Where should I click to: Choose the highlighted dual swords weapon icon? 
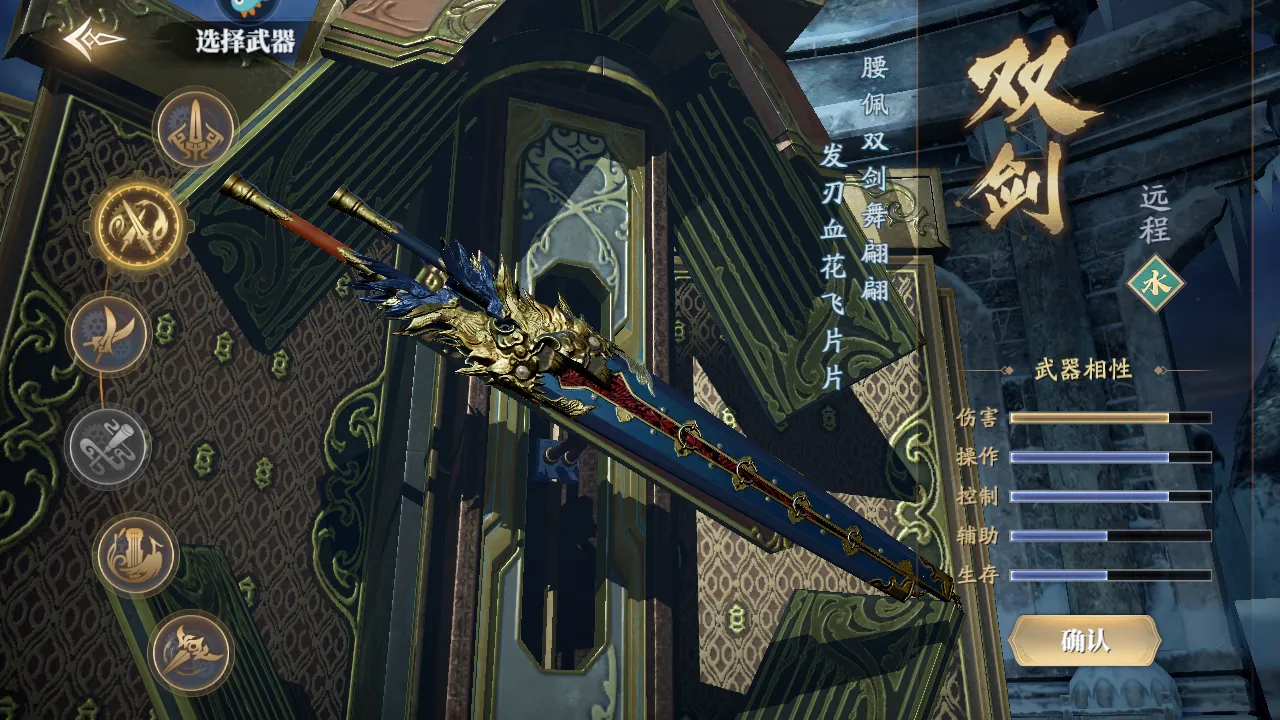137,226
